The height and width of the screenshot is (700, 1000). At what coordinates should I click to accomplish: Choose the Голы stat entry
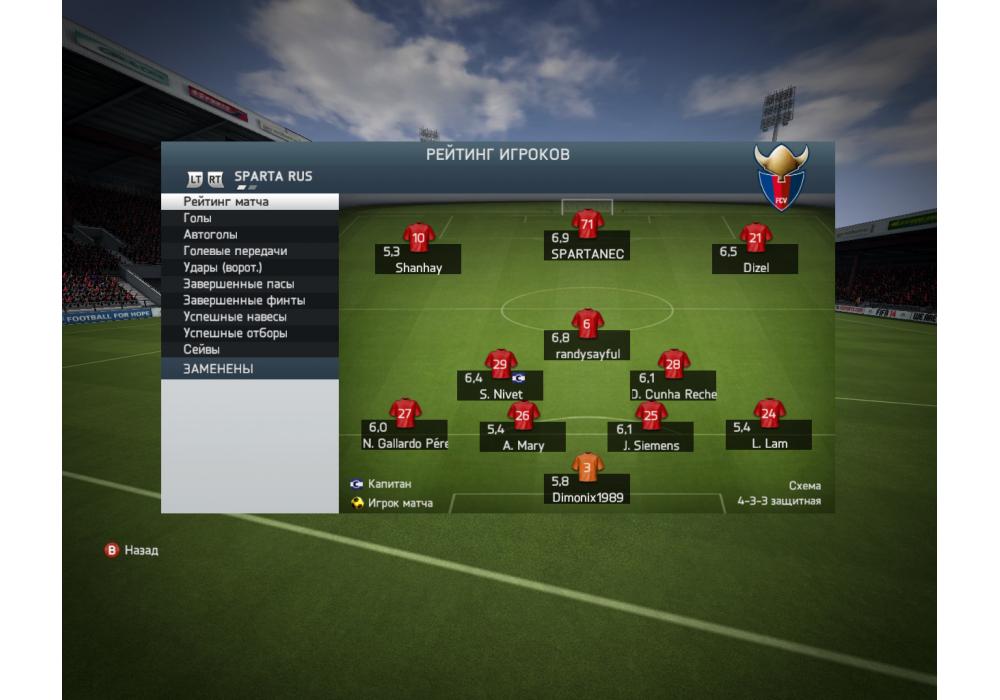(x=249, y=218)
